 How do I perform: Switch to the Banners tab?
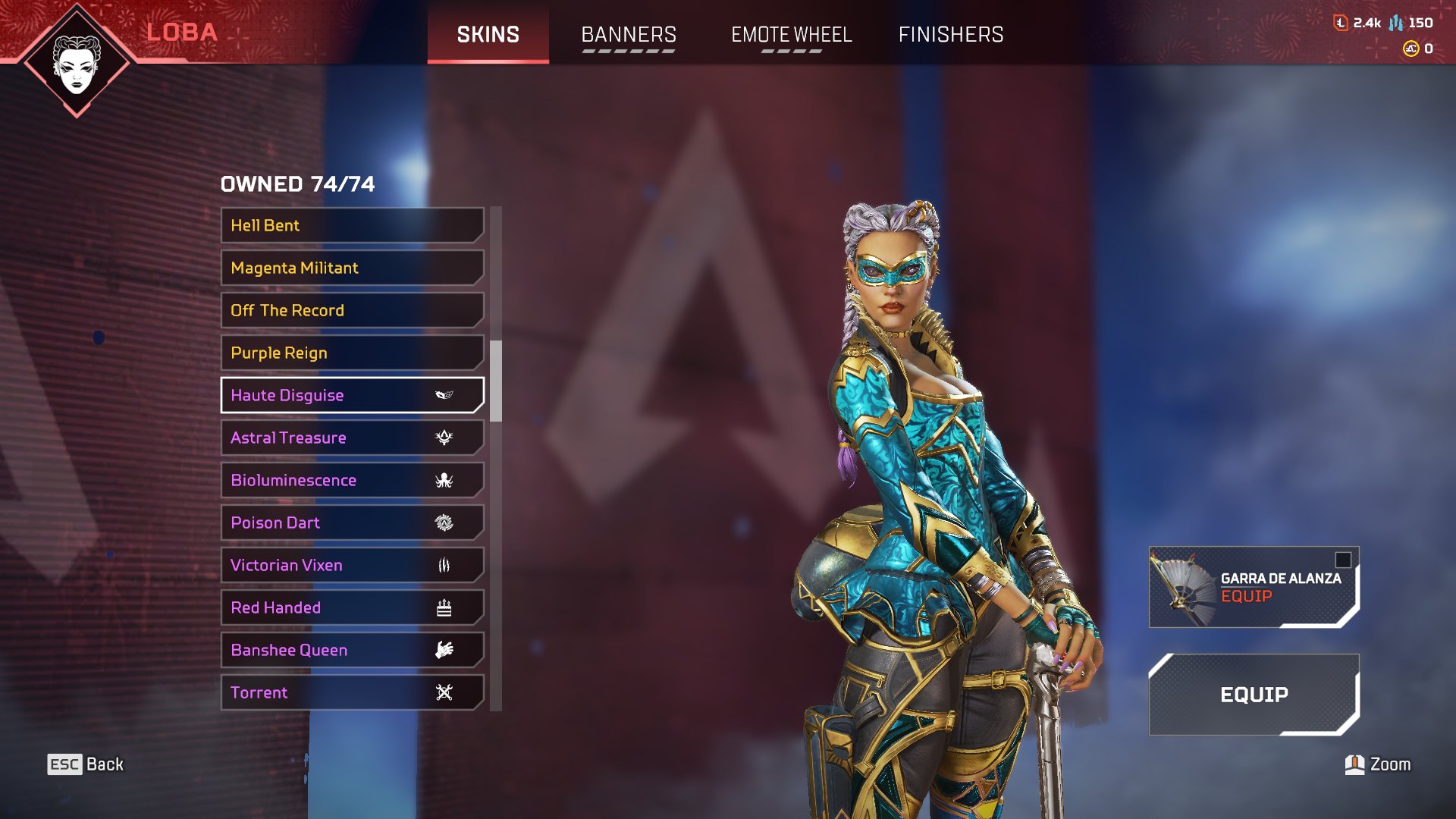pyautogui.click(x=629, y=34)
